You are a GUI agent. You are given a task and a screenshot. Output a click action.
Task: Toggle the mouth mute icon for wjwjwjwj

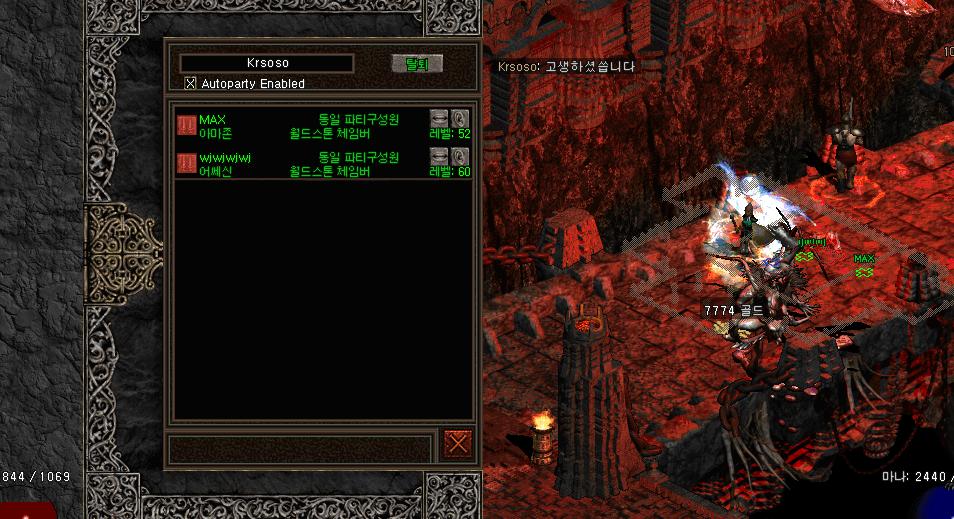(x=439, y=156)
